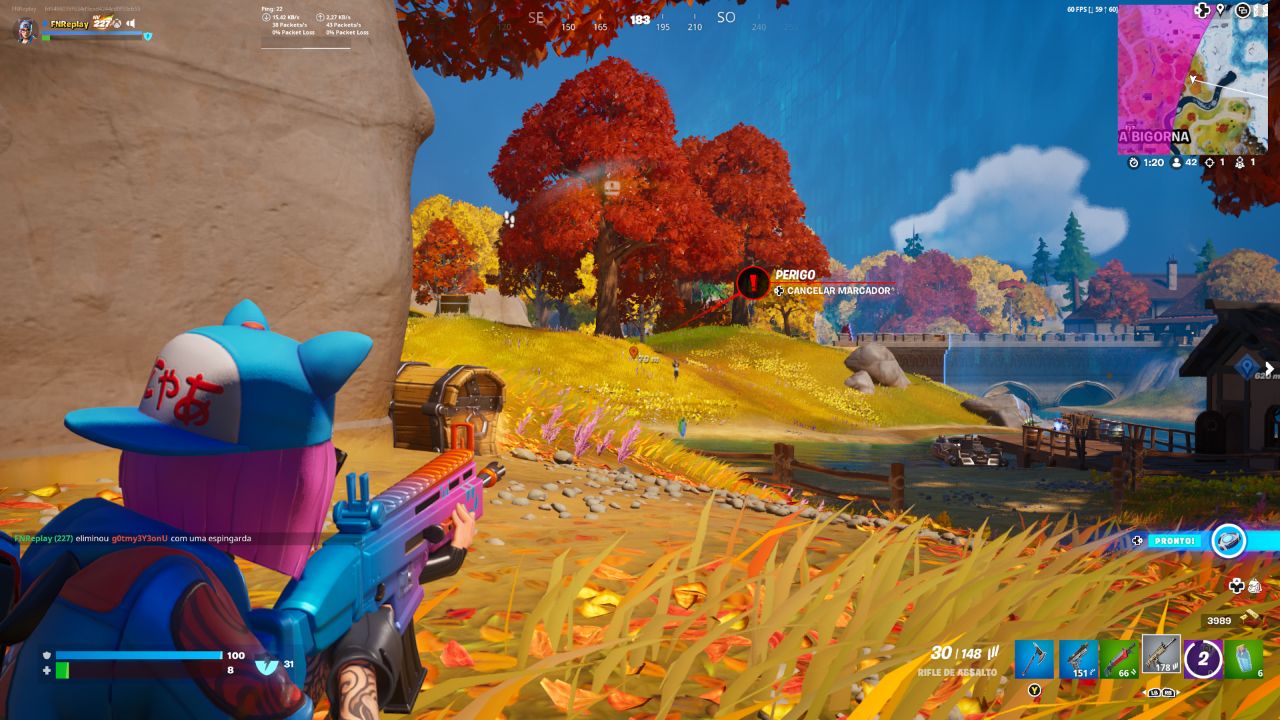Screen dimensions: 1280x720
Task: Equip the blue pistol with 151 ammo
Action: (x=1078, y=659)
